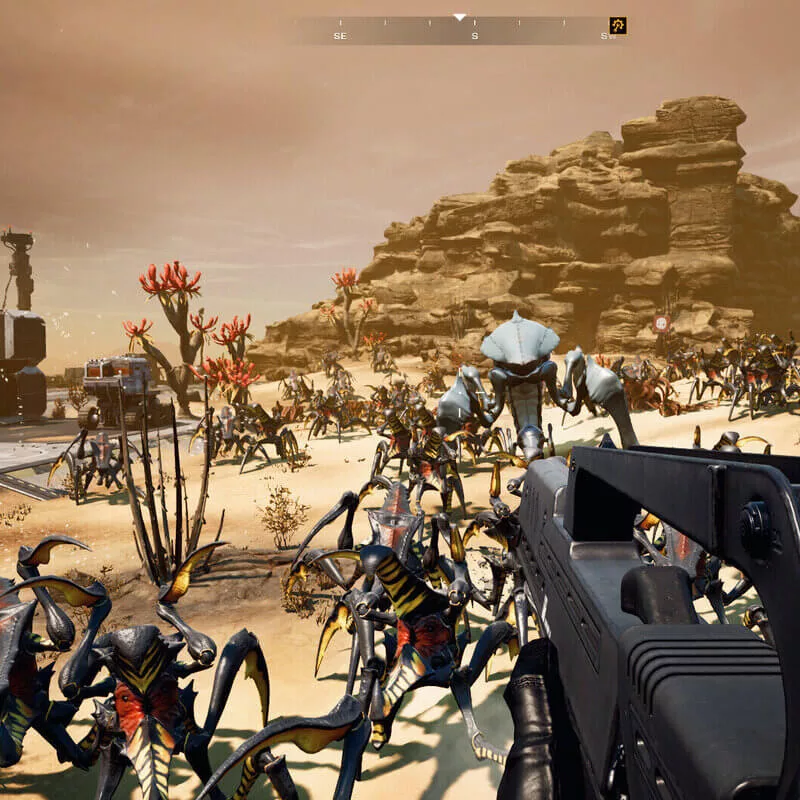Click the yellow objective icon on the compass
The height and width of the screenshot is (800, 800).
618,26
